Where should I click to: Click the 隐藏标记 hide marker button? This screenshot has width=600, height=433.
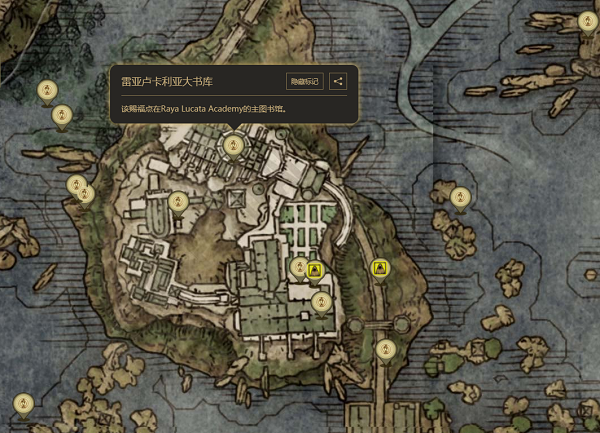pyautogui.click(x=304, y=81)
